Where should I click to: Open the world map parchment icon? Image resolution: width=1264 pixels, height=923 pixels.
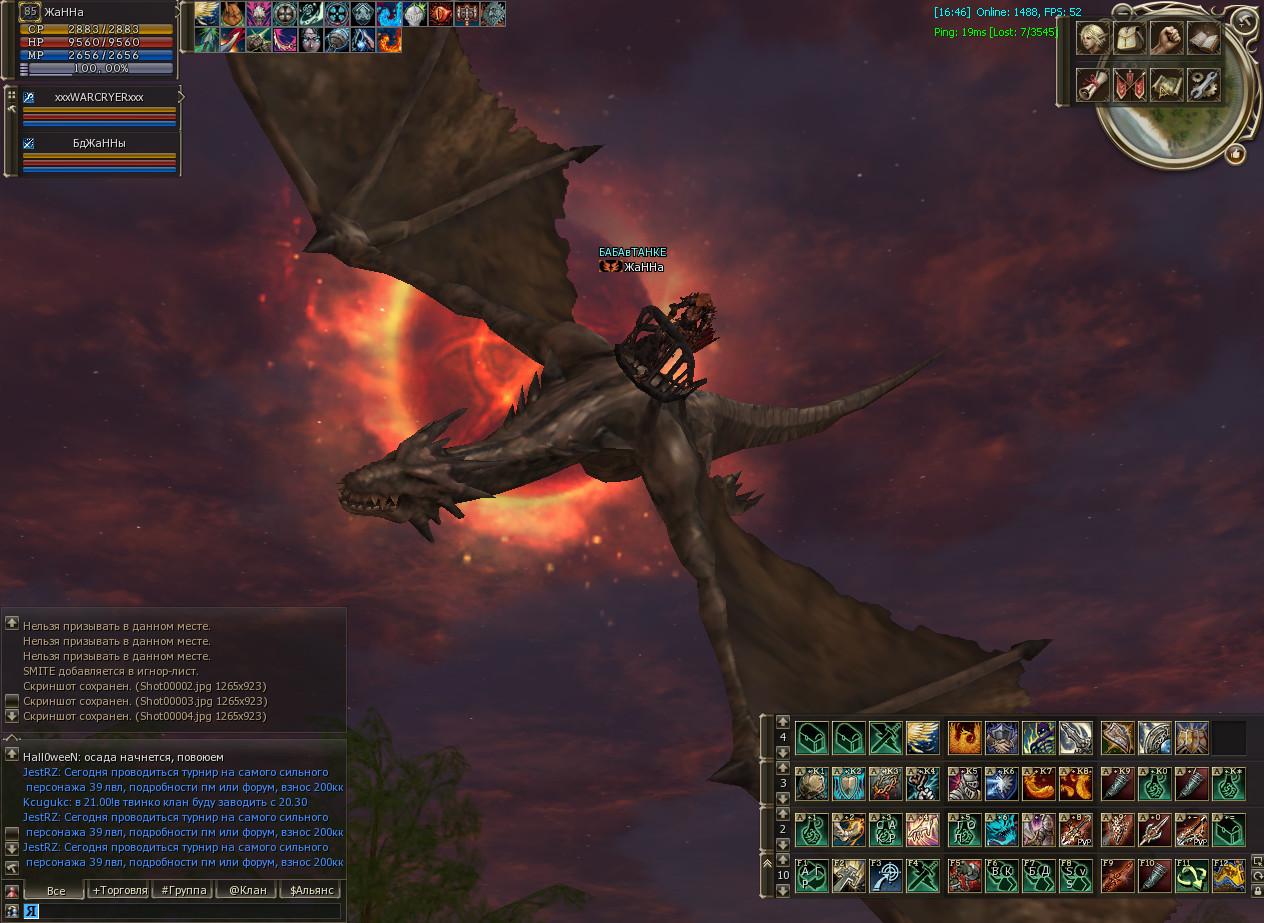(x=1166, y=85)
